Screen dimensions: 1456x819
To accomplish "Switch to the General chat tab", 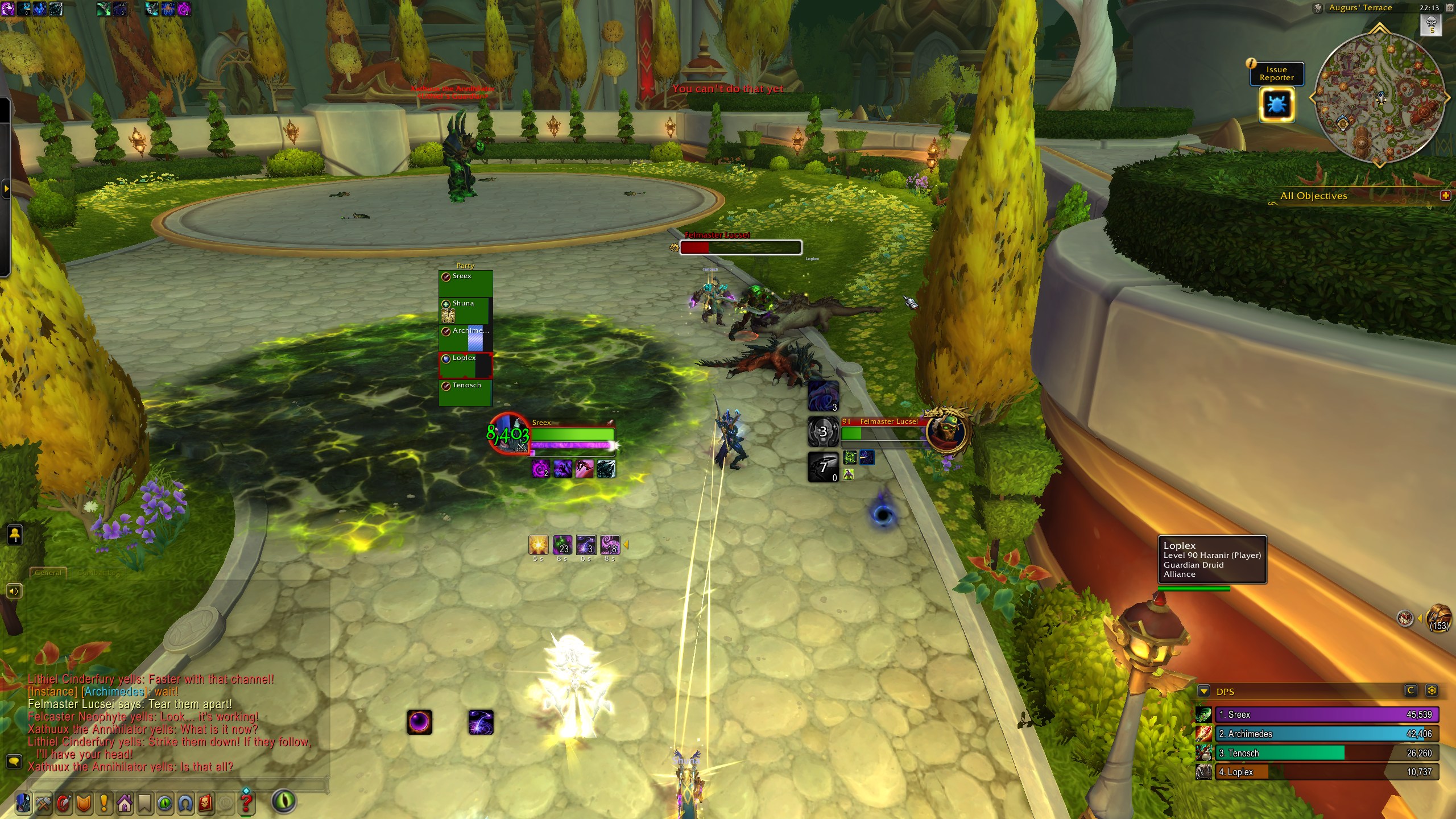I will [48, 573].
